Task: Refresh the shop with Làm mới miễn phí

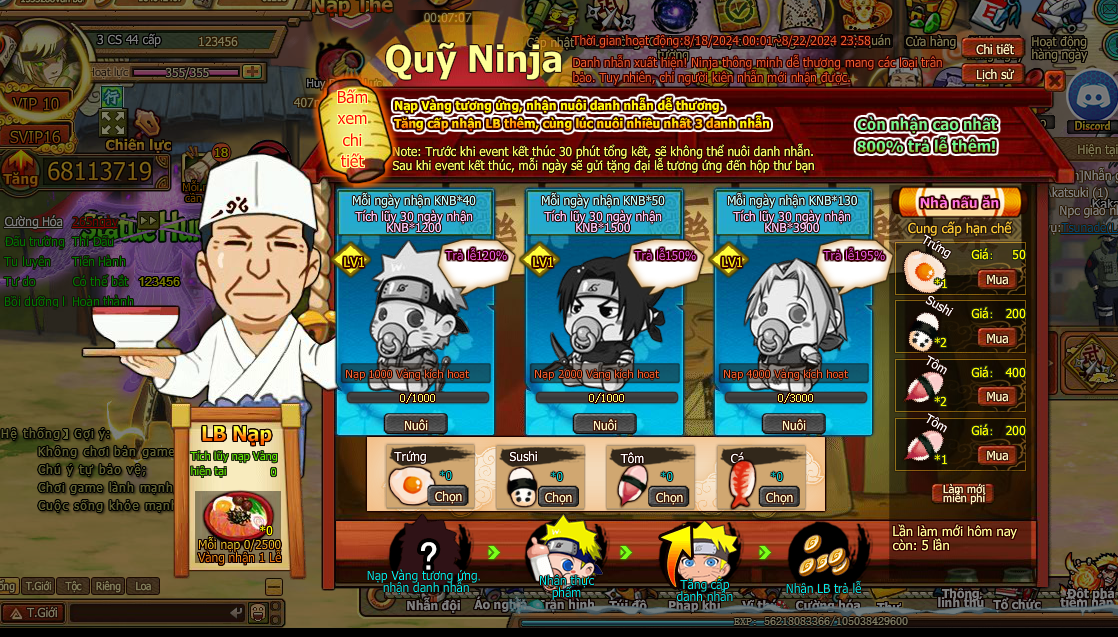Action: pos(963,493)
